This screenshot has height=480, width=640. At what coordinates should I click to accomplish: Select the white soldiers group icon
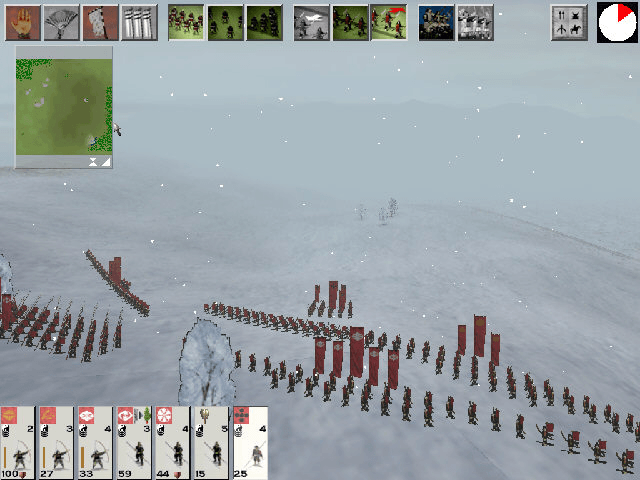click(475, 22)
